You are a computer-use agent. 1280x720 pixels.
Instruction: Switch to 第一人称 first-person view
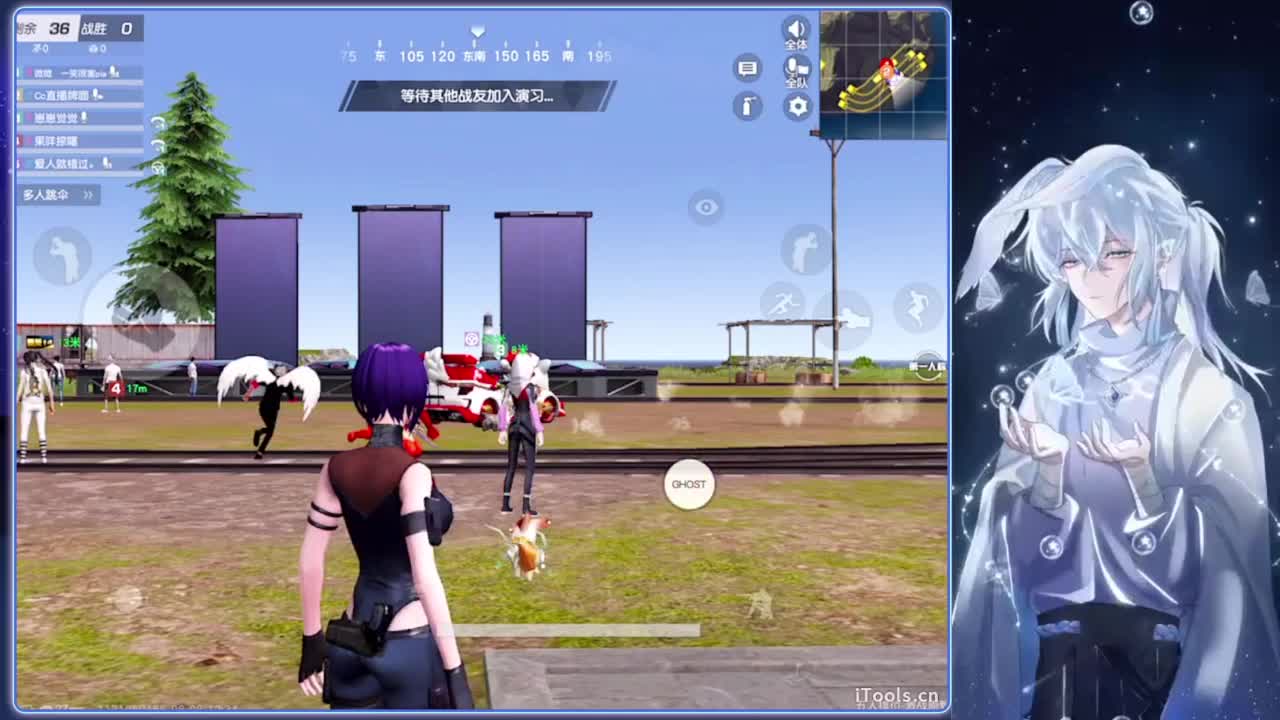pyautogui.click(x=927, y=366)
